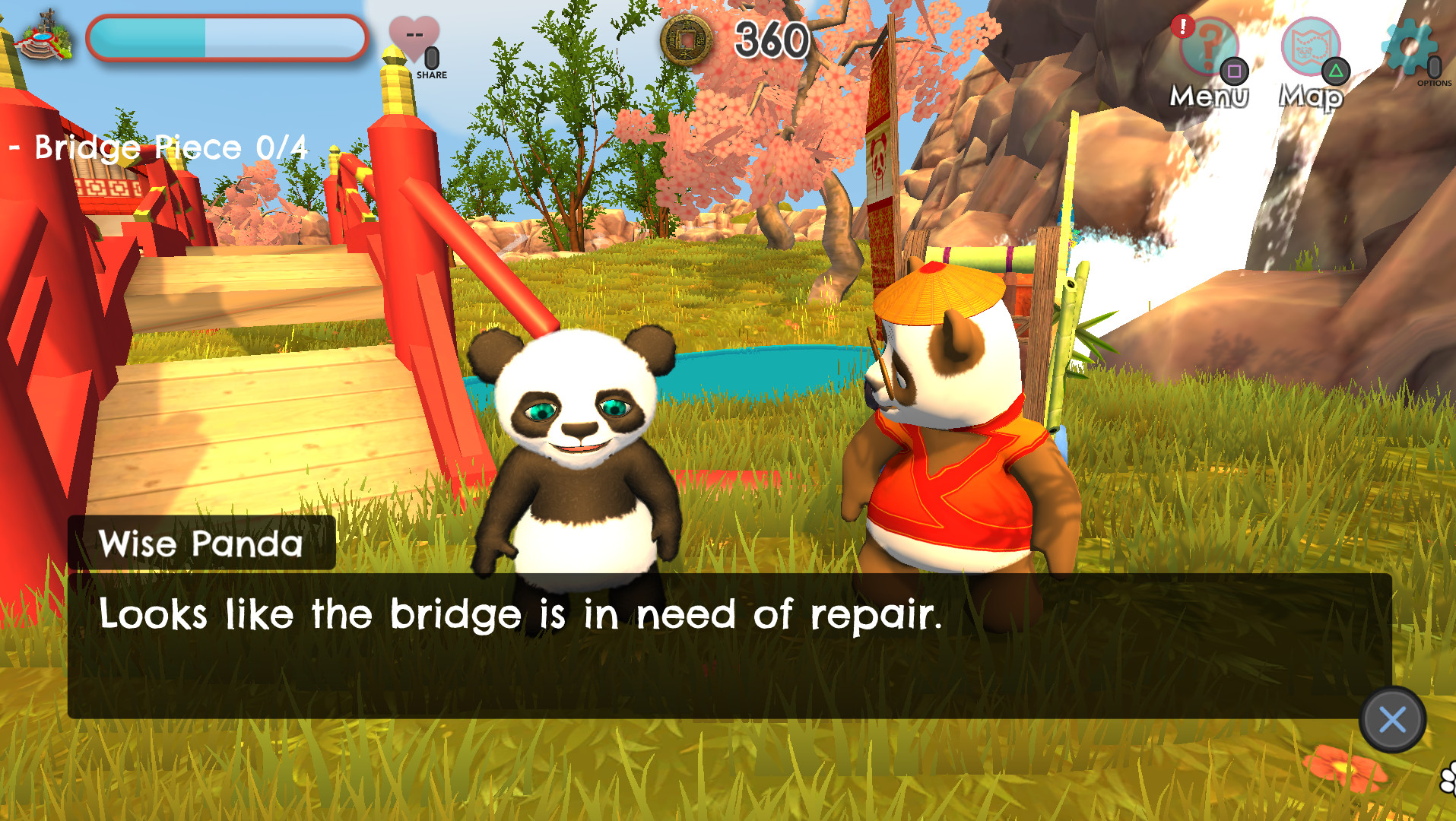The height and width of the screenshot is (821, 1456).
Task: Click the Wise Panda name label
Action: point(201,544)
